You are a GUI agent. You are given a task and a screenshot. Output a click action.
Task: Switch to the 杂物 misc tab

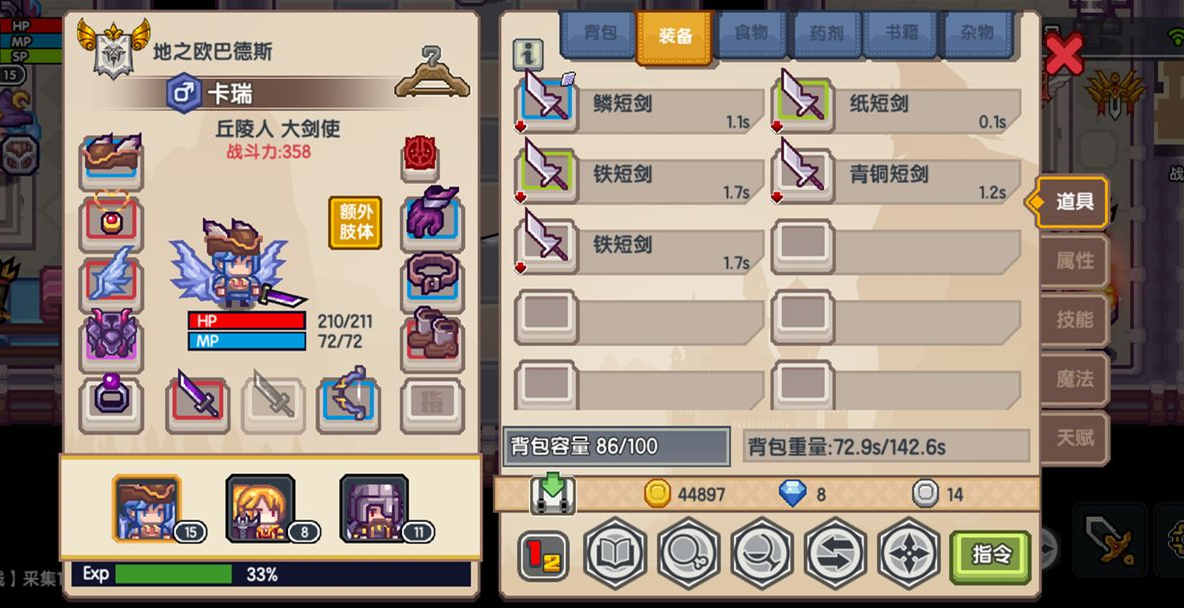tap(976, 34)
